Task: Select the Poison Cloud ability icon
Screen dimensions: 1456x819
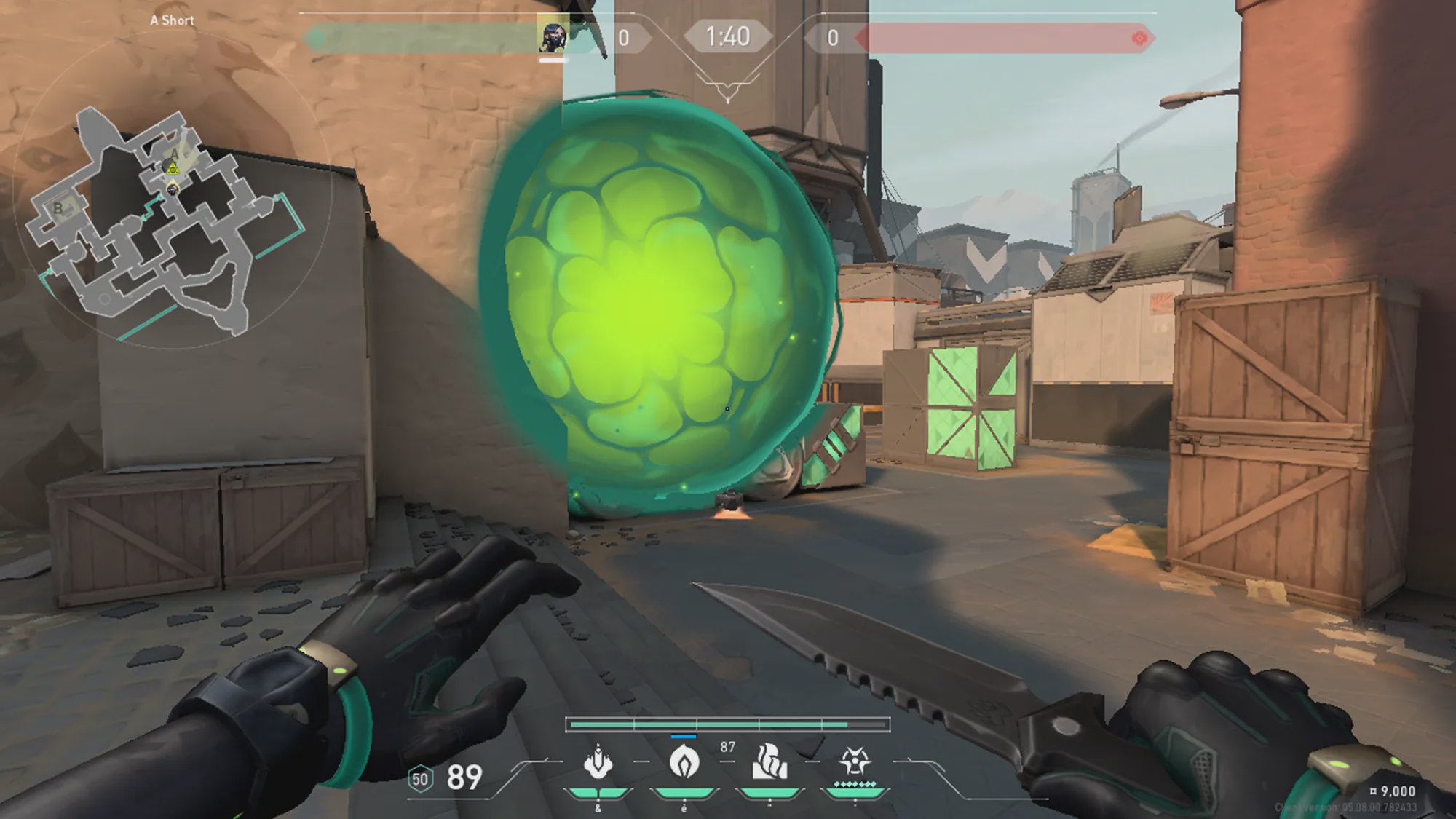Action: (684, 762)
